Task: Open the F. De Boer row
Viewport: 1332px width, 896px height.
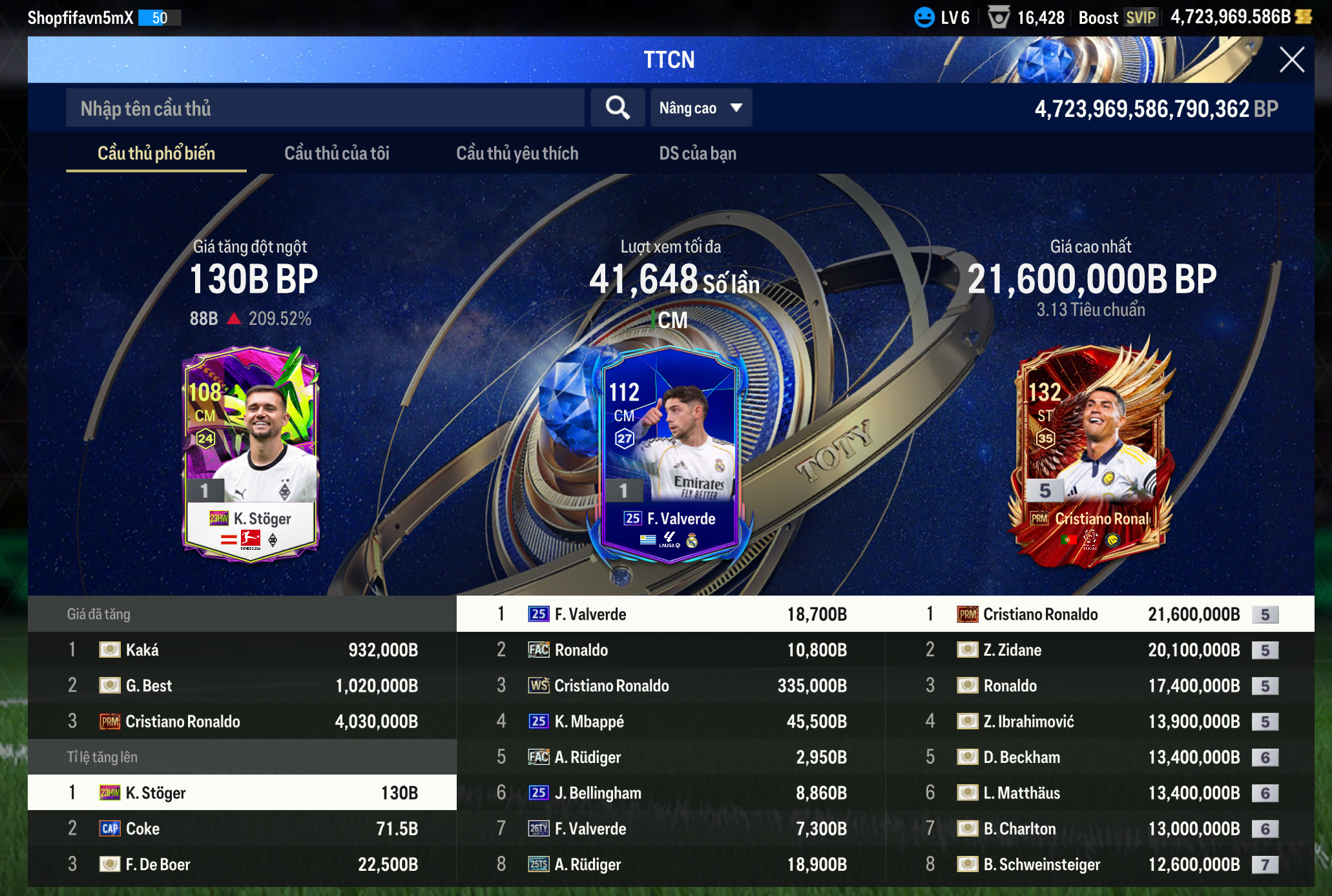Action: pos(242,864)
